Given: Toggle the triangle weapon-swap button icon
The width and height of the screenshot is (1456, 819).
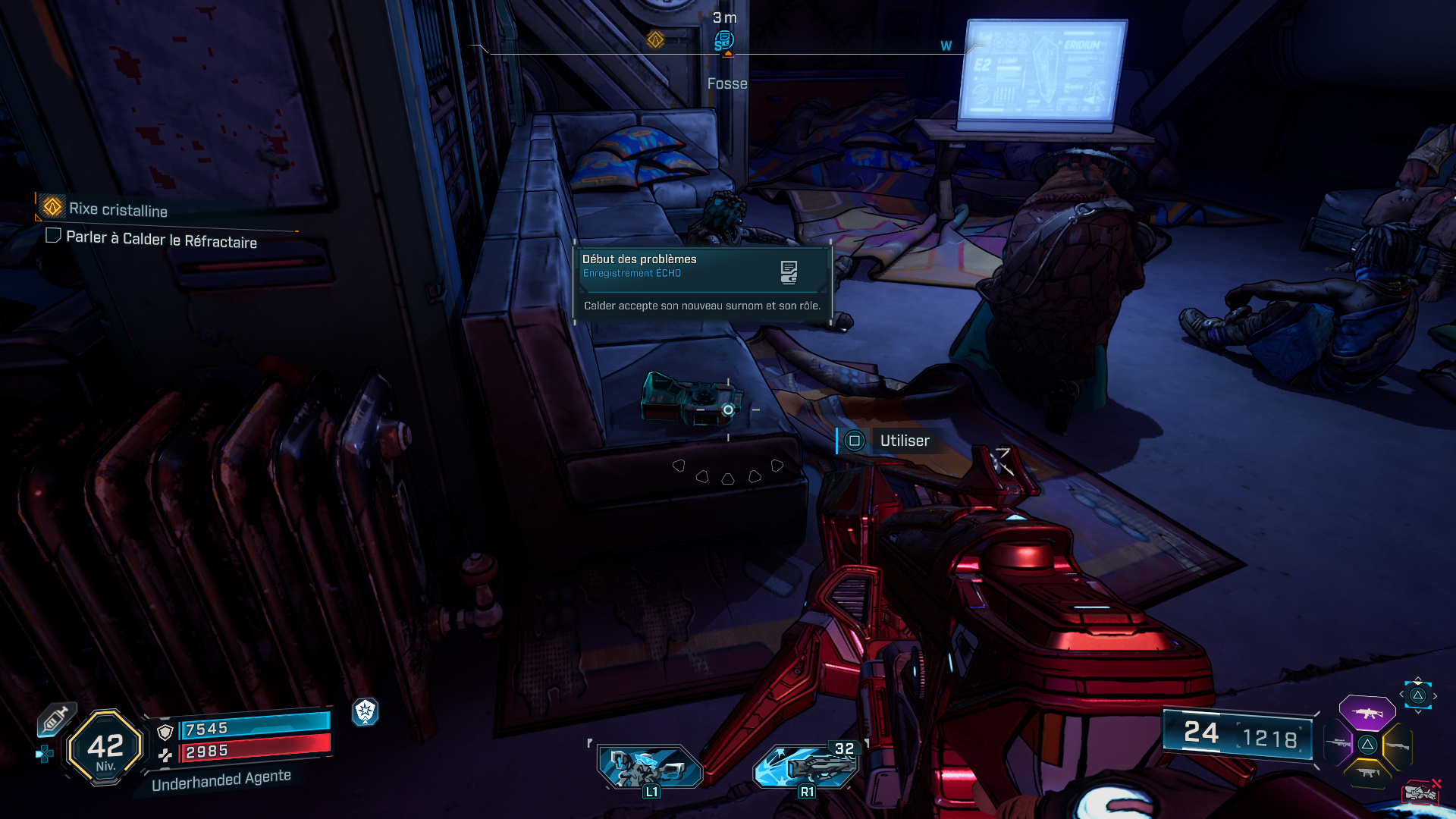Looking at the screenshot, I should 1417,696.
